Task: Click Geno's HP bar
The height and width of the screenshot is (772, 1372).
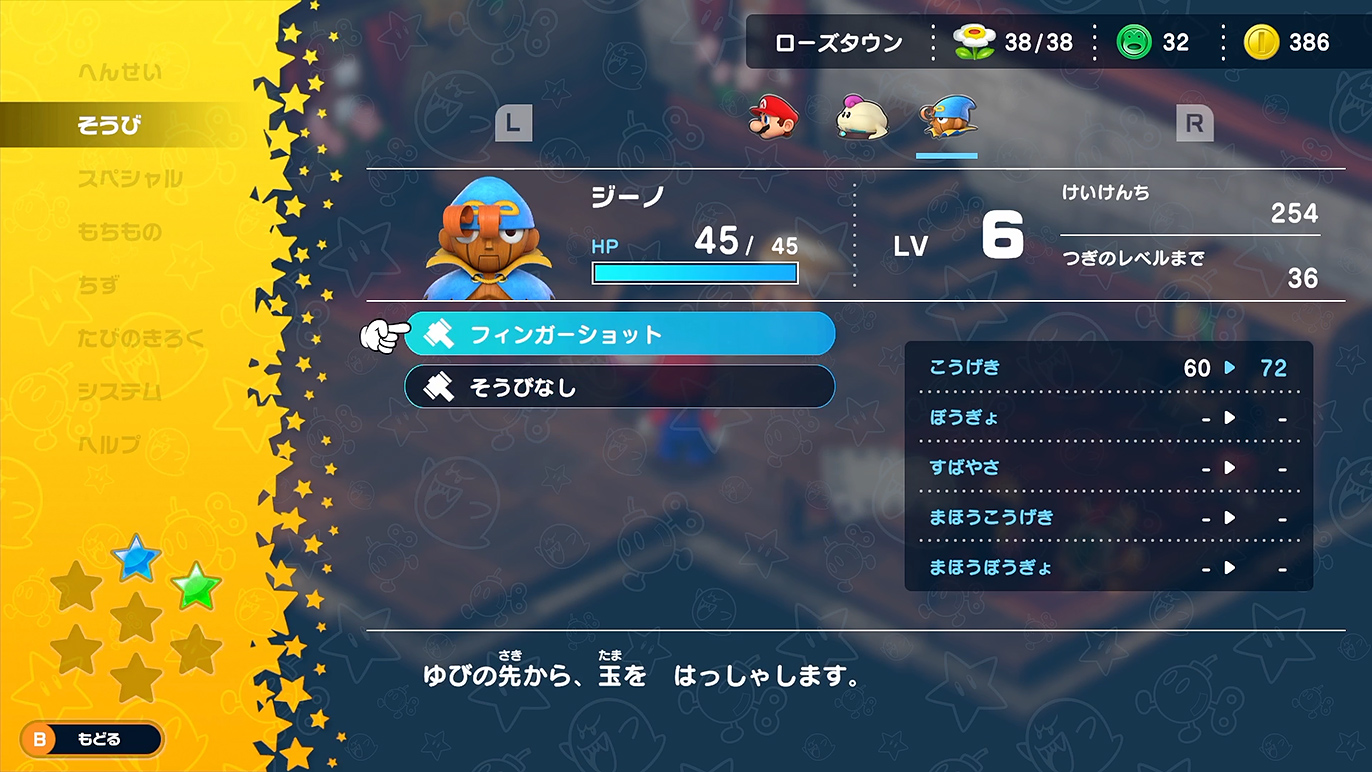Action: click(x=695, y=272)
